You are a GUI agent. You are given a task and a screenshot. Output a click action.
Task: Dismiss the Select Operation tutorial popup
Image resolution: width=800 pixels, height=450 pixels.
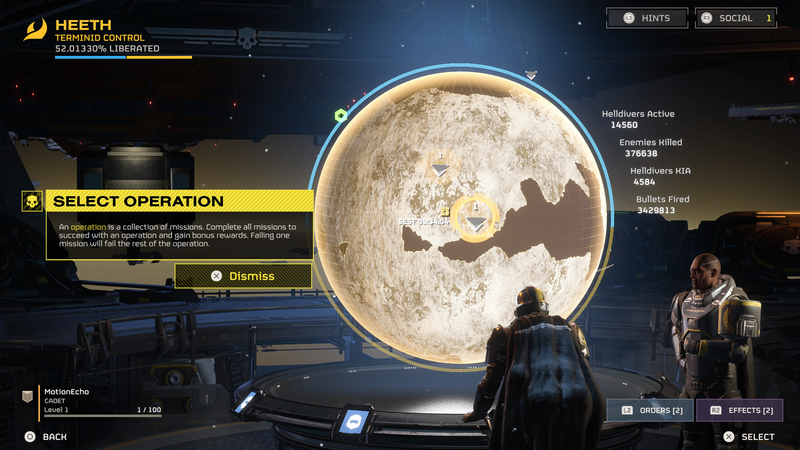click(x=243, y=276)
